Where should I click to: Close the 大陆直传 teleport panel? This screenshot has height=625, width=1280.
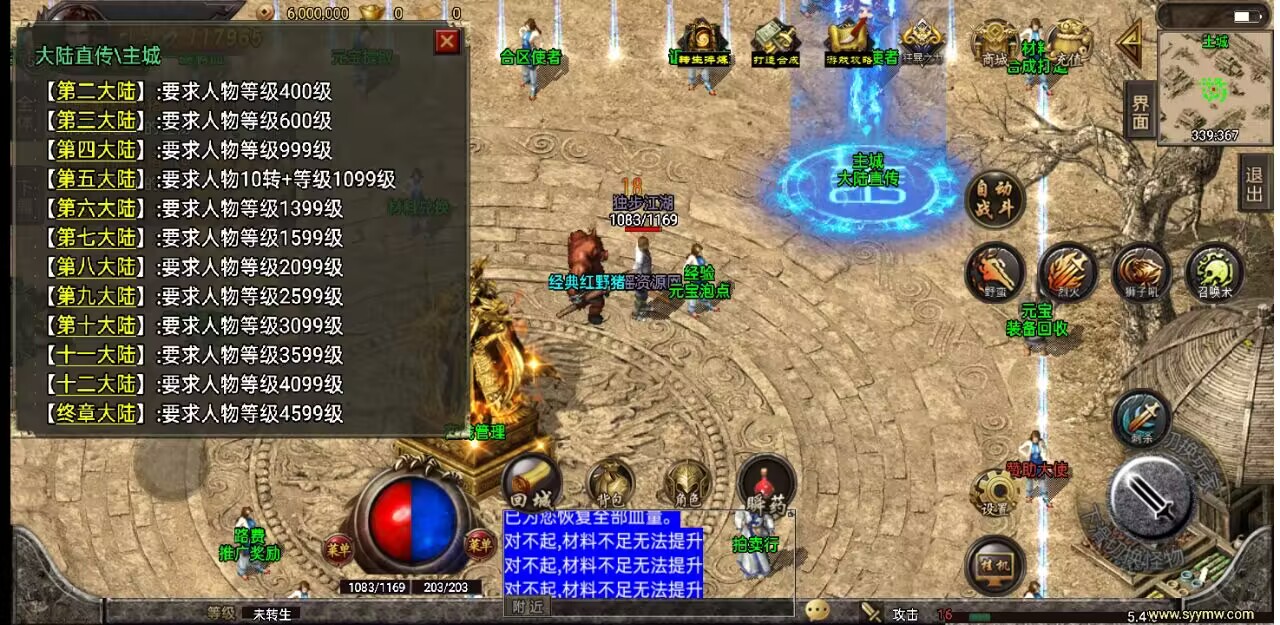pyautogui.click(x=447, y=41)
